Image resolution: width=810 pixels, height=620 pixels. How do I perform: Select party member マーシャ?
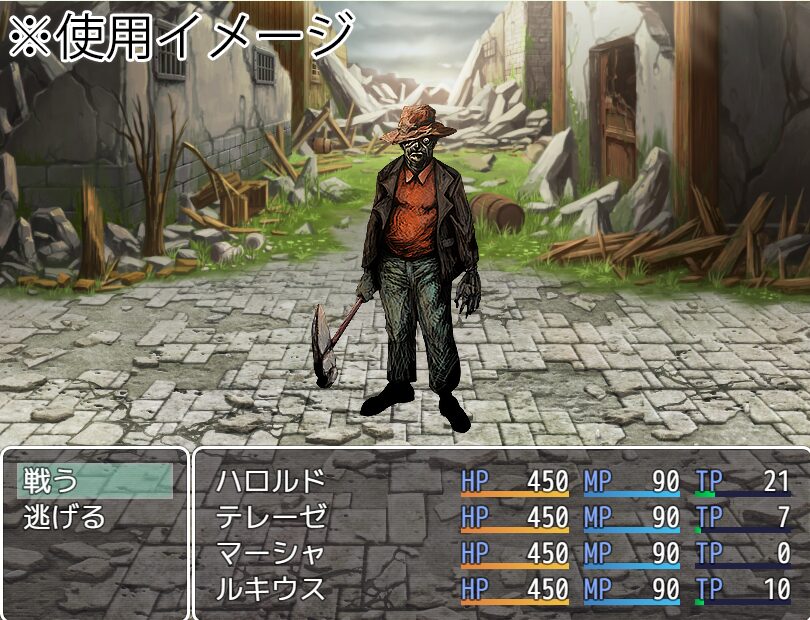(x=271, y=553)
